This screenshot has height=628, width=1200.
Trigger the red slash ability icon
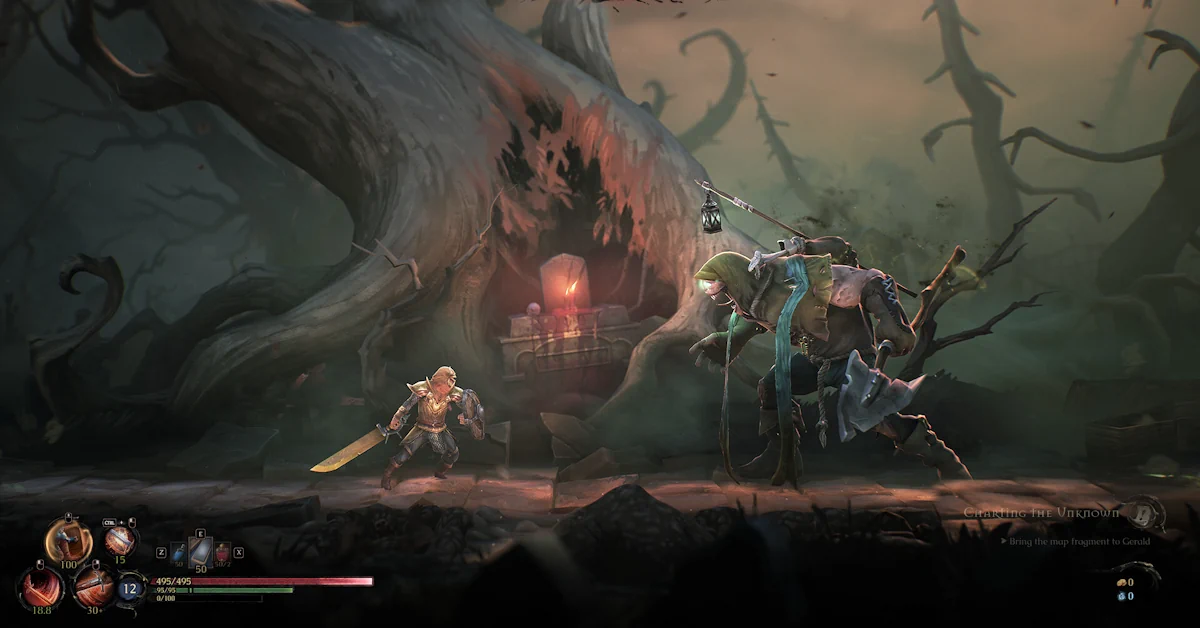pyautogui.click(x=41, y=585)
